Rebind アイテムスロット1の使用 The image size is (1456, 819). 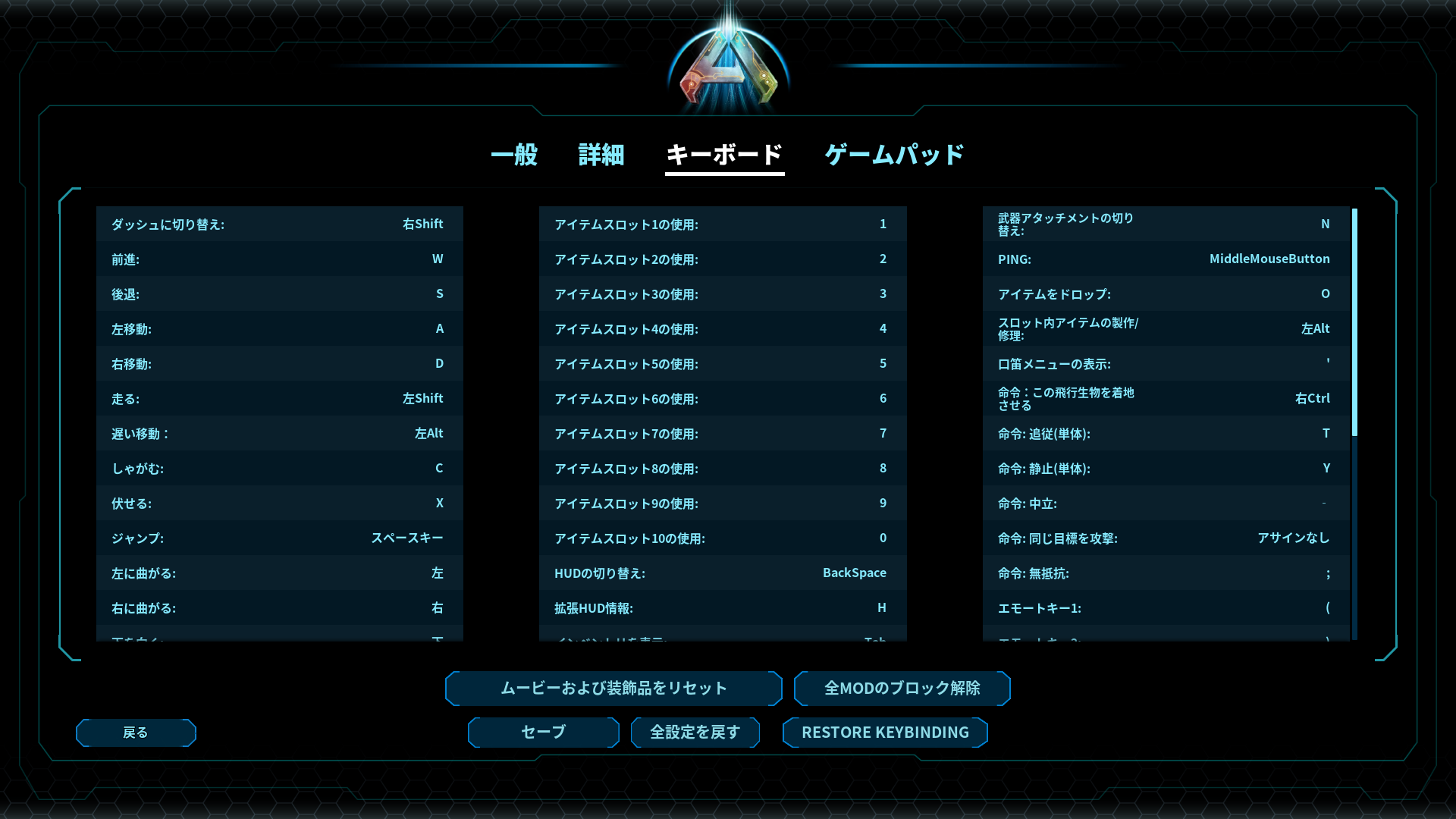(x=721, y=224)
